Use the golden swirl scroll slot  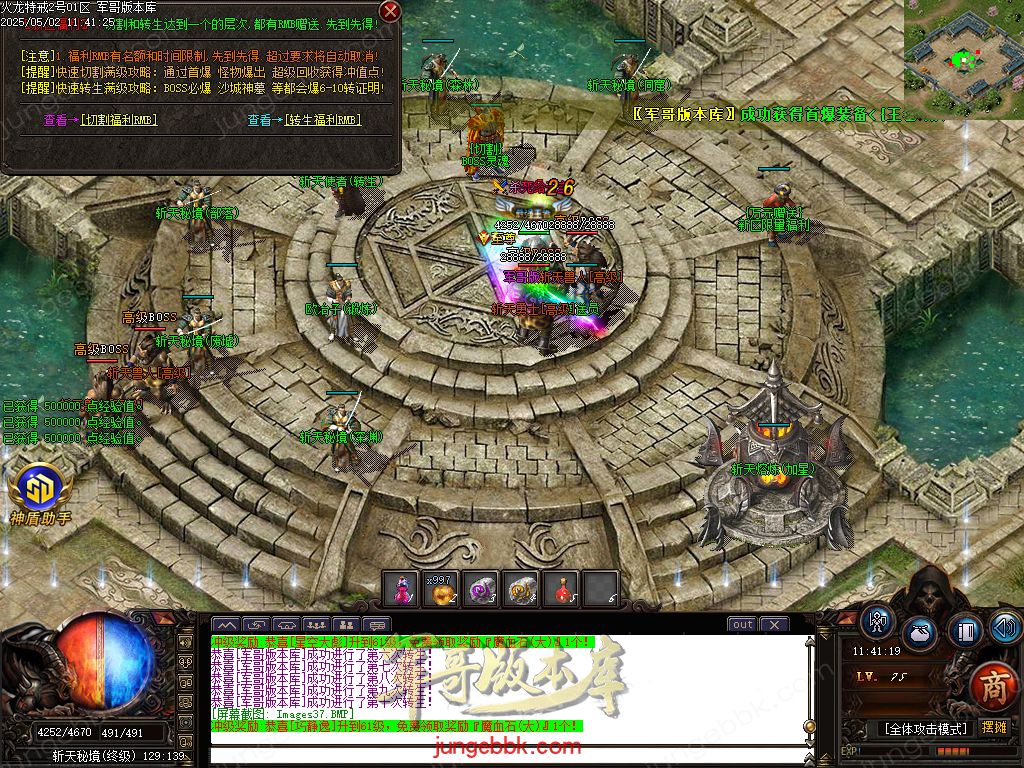coord(521,589)
